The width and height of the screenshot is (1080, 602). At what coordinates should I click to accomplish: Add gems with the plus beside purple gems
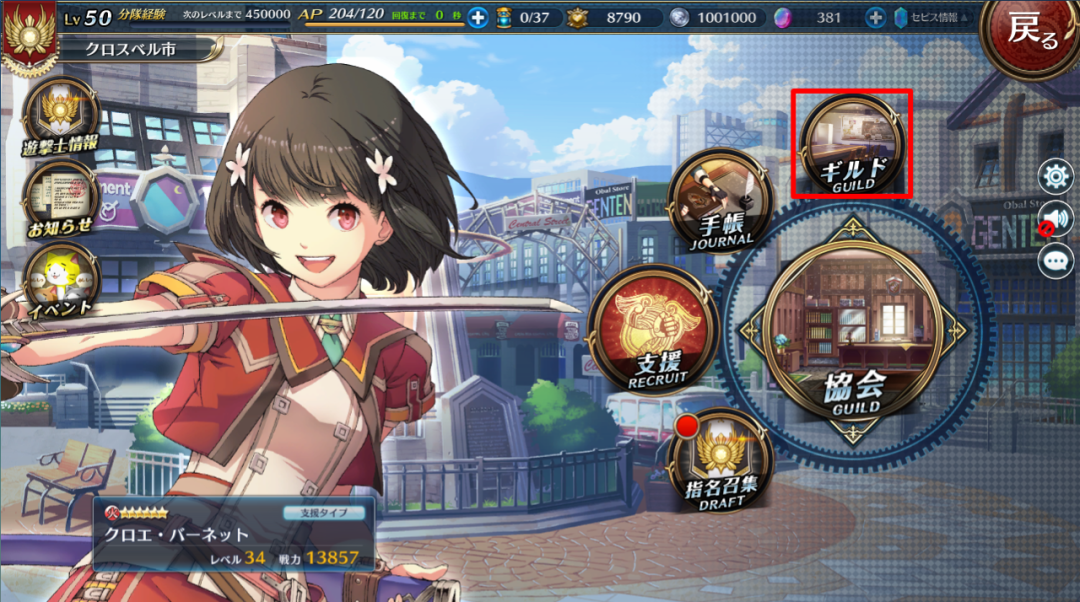click(875, 17)
